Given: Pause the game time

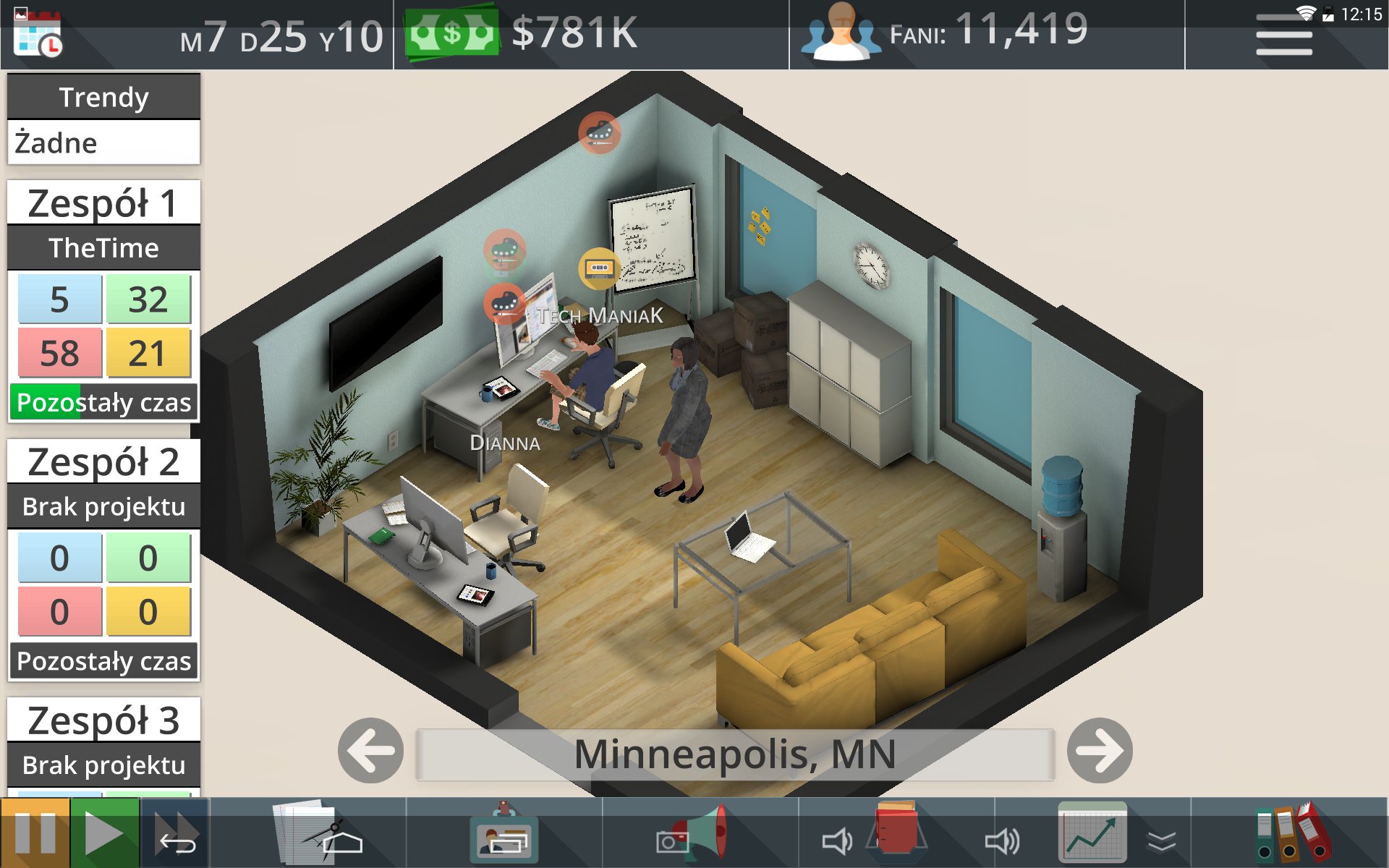Looking at the screenshot, I should click(35, 833).
